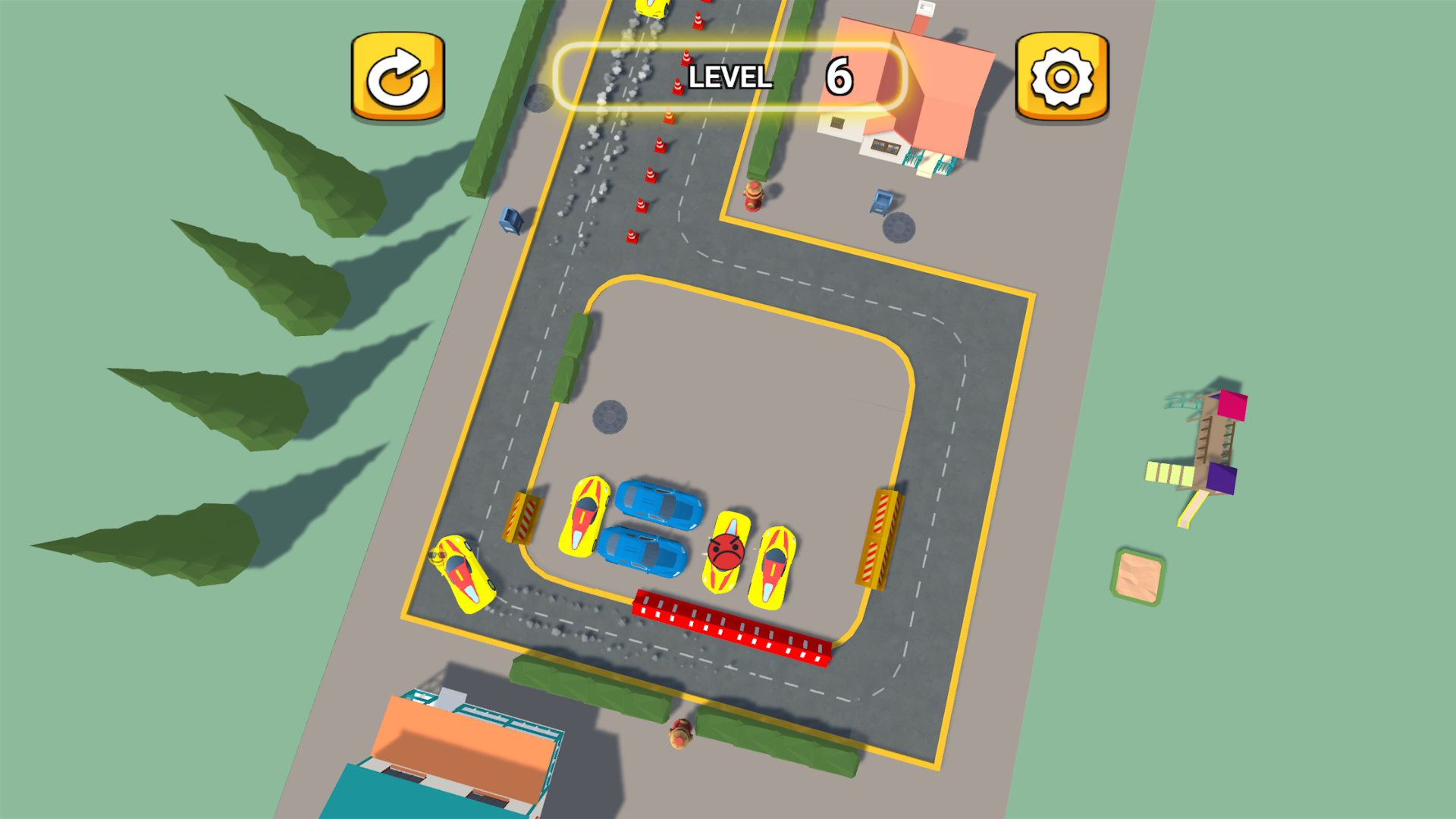
Task: Click the blue mailbox by the pink house
Action: 883,202
